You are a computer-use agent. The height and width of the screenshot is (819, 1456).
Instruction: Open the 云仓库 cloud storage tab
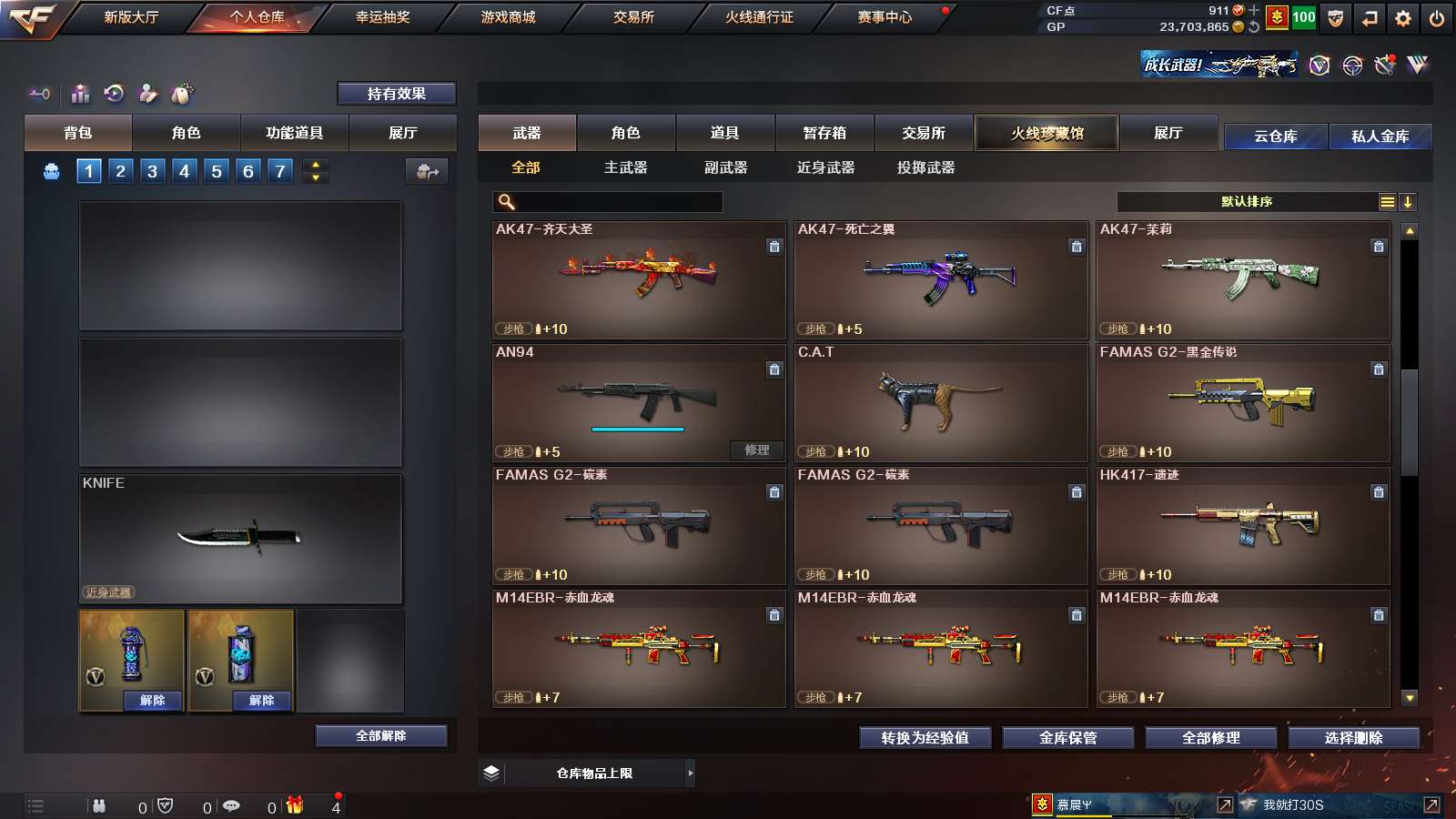[1275, 136]
